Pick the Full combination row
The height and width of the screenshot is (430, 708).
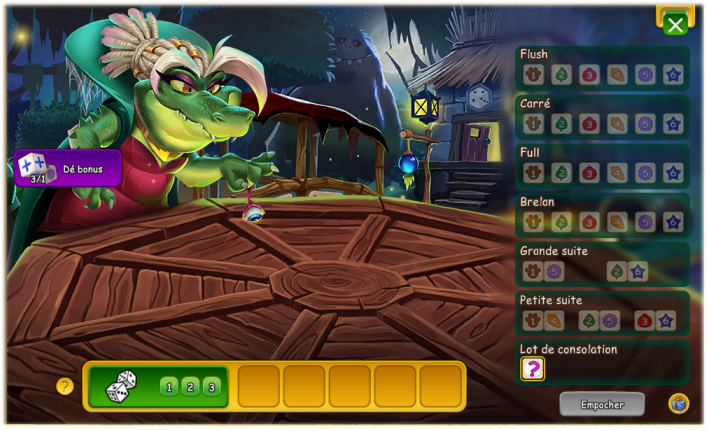(x=602, y=164)
